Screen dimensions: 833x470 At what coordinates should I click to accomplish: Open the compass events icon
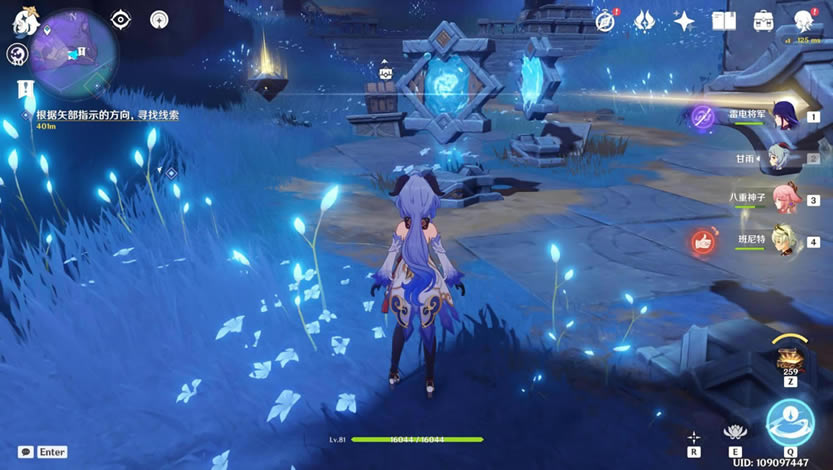(605, 21)
